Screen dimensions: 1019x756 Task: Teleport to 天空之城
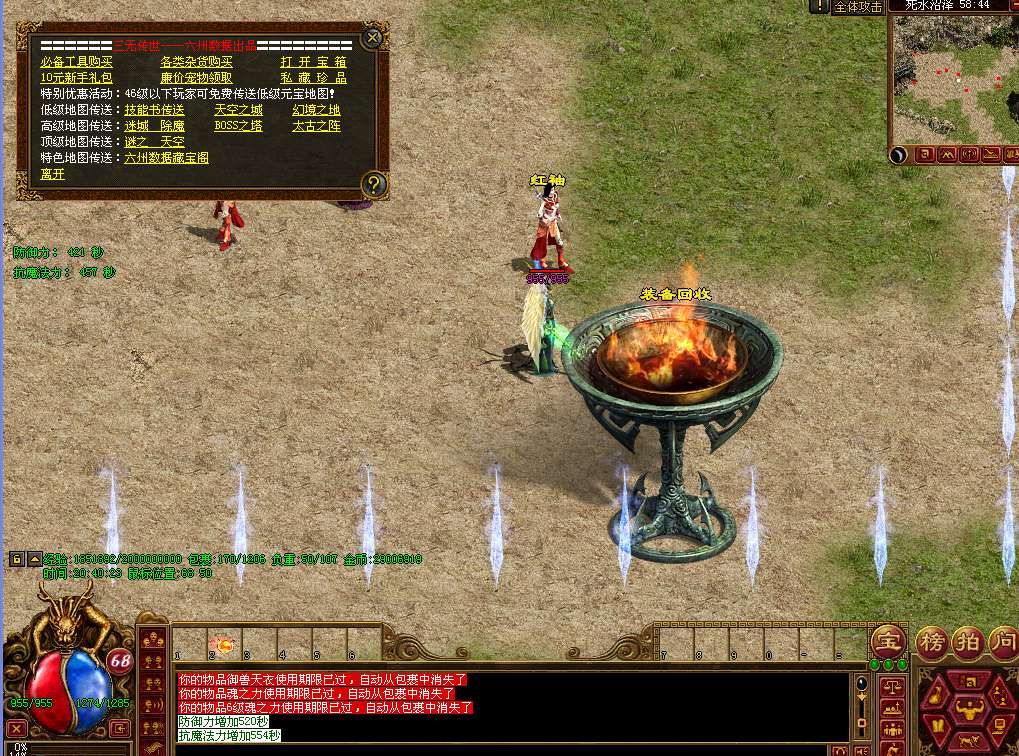(x=238, y=110)
